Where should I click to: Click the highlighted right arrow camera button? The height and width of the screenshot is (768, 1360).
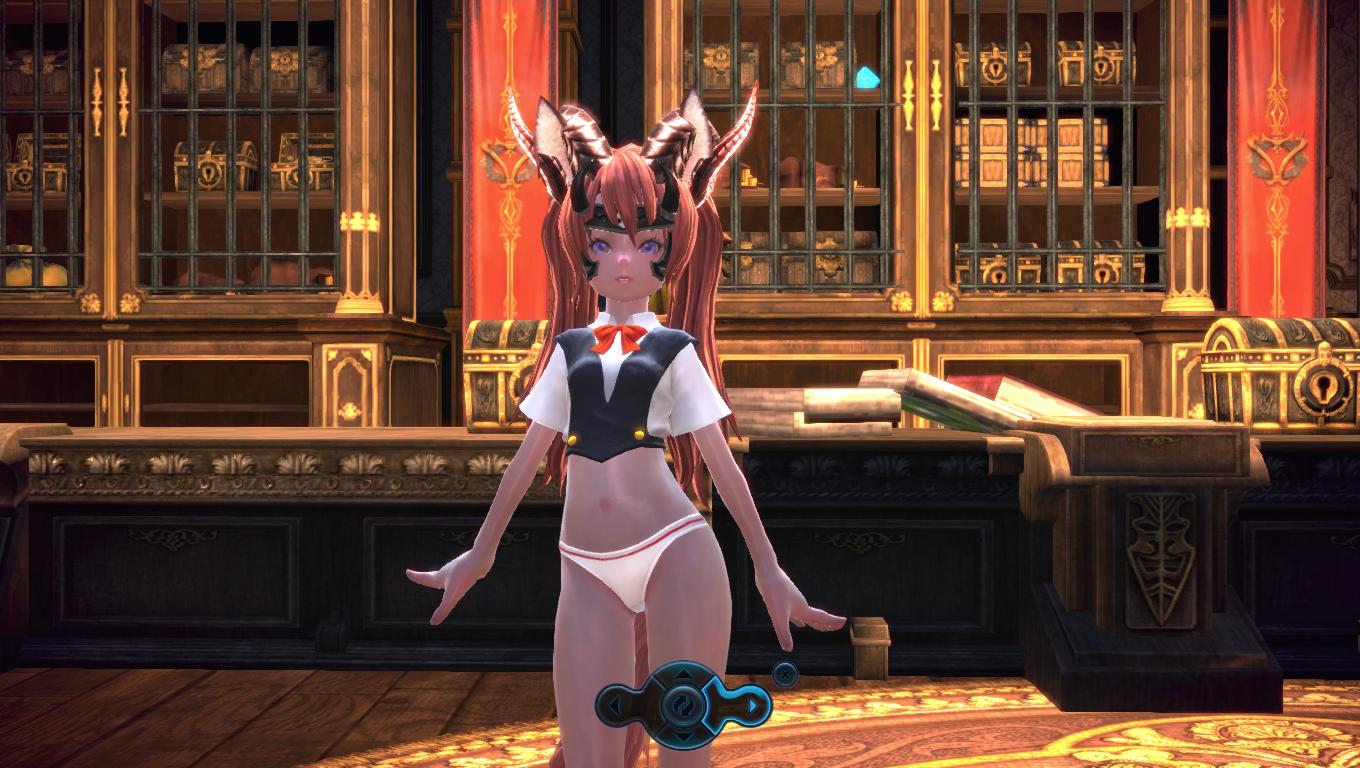coord(752,706)
